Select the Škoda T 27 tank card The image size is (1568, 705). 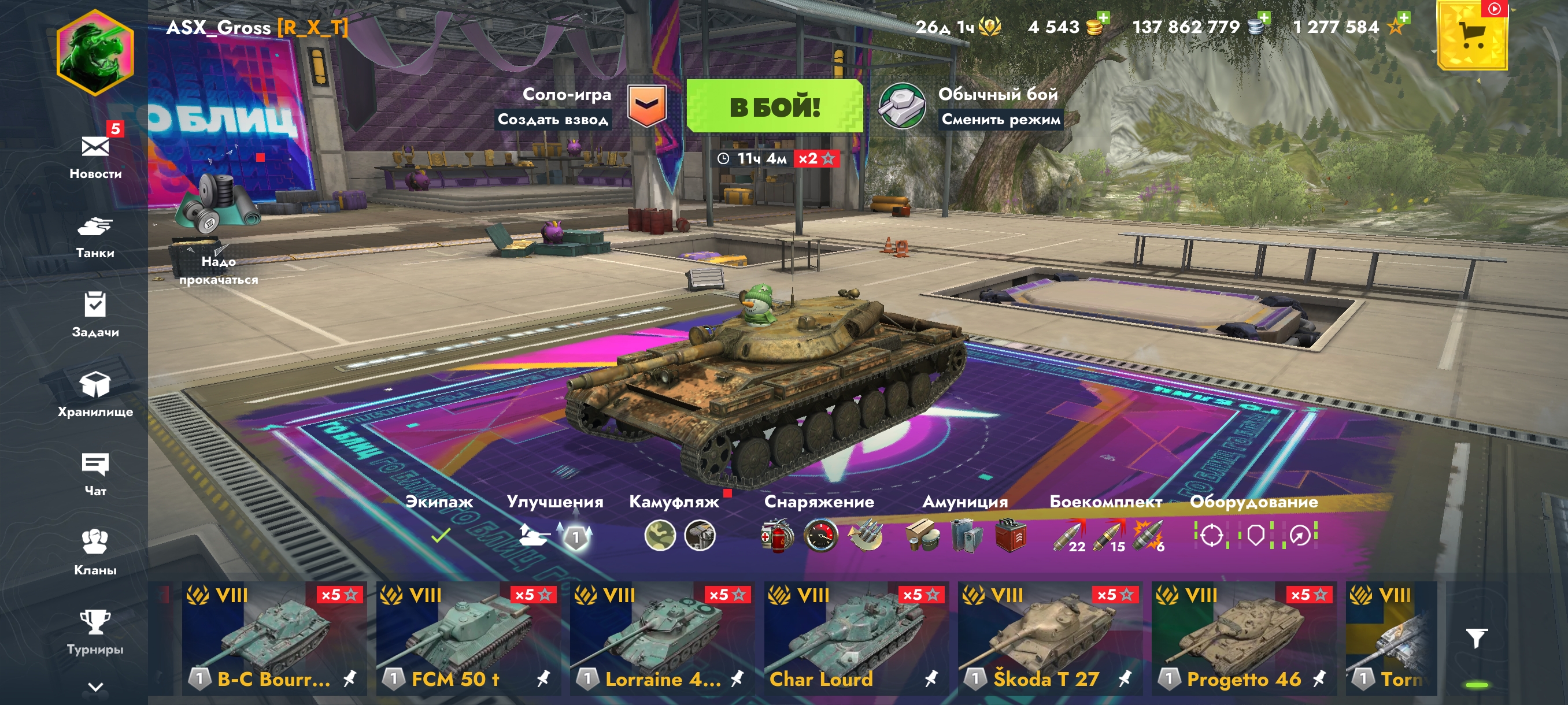(x=1050, y=638)
